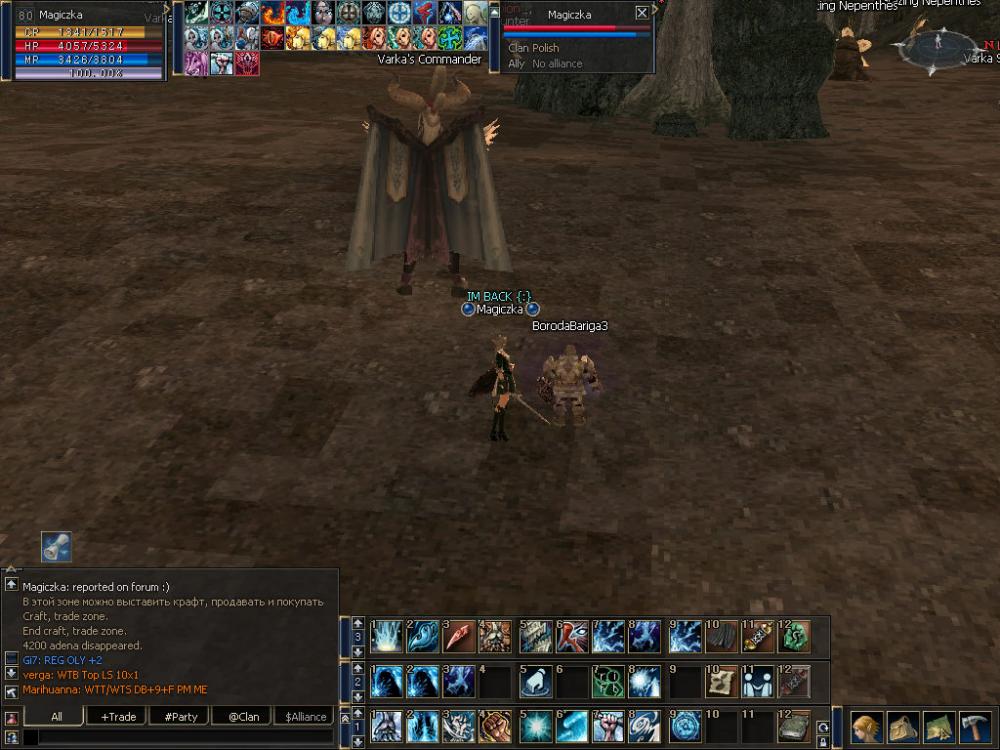Use the green scroll item in top hotbar
Screen dimensions: 1000x750
click(795, 636)
